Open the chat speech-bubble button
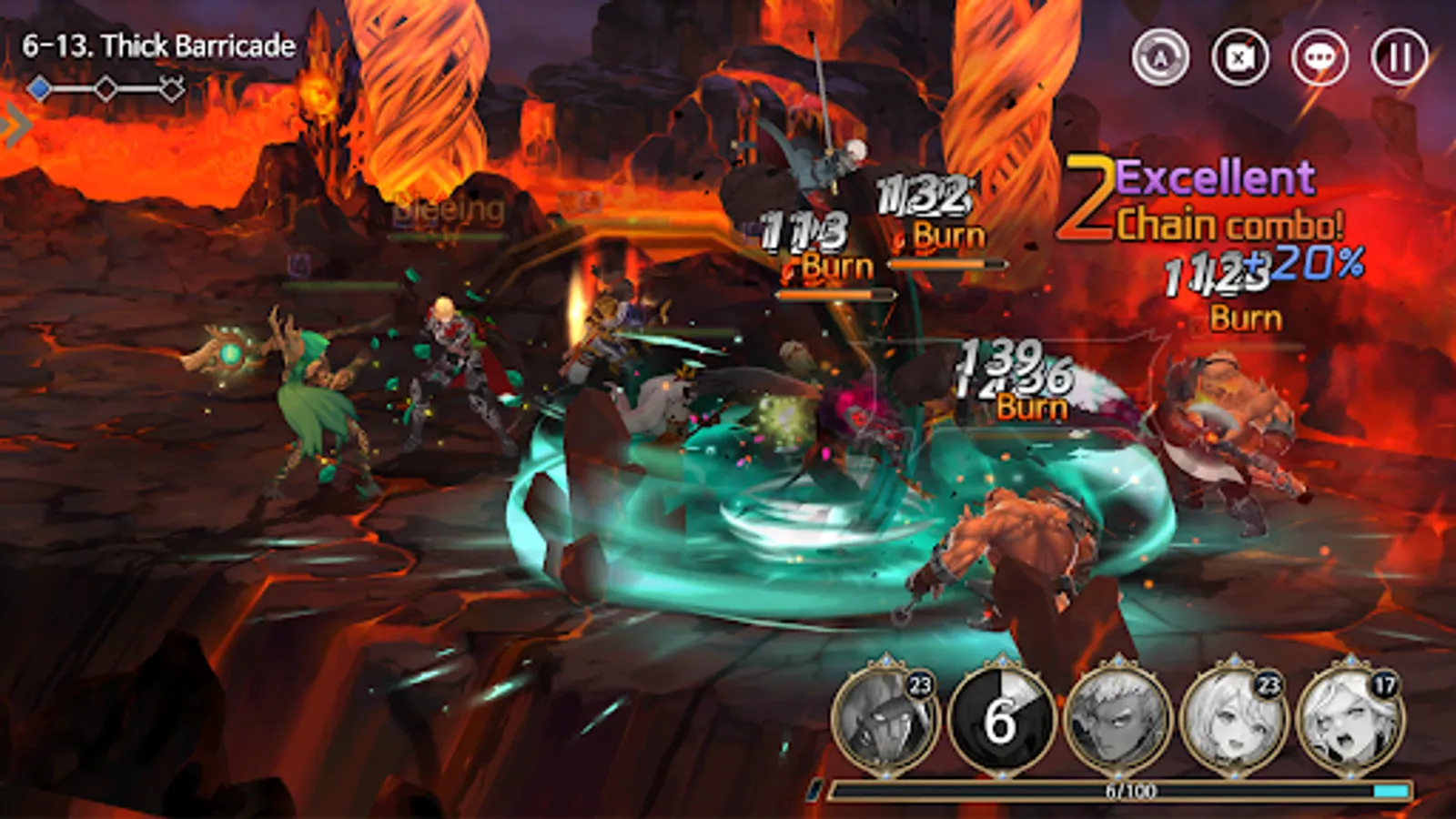Image resolution: width=1456 pixels, height=819 pixels. coord(1319,57)
